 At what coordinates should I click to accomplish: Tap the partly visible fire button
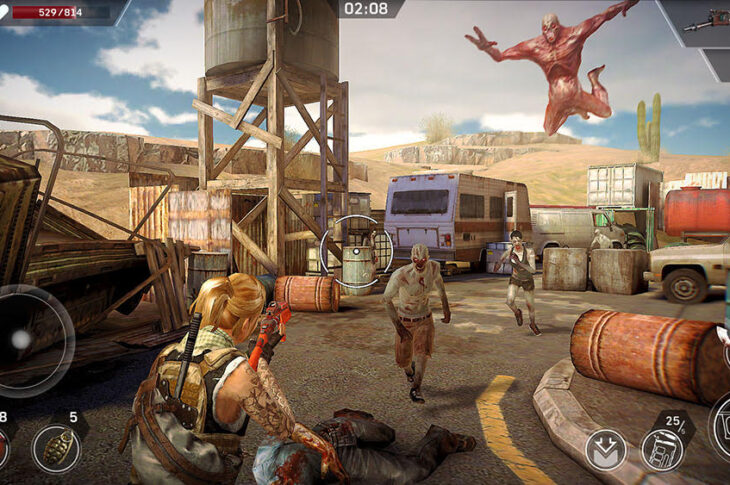[721, 427]
